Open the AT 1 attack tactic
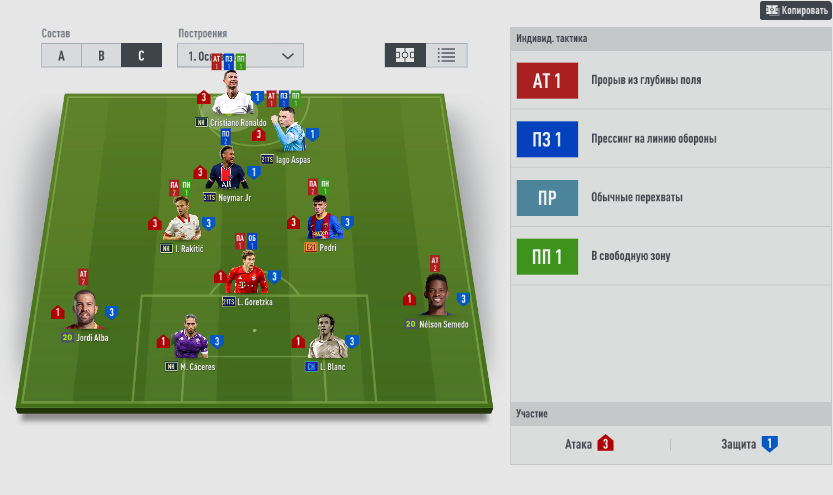 [547, 81]
